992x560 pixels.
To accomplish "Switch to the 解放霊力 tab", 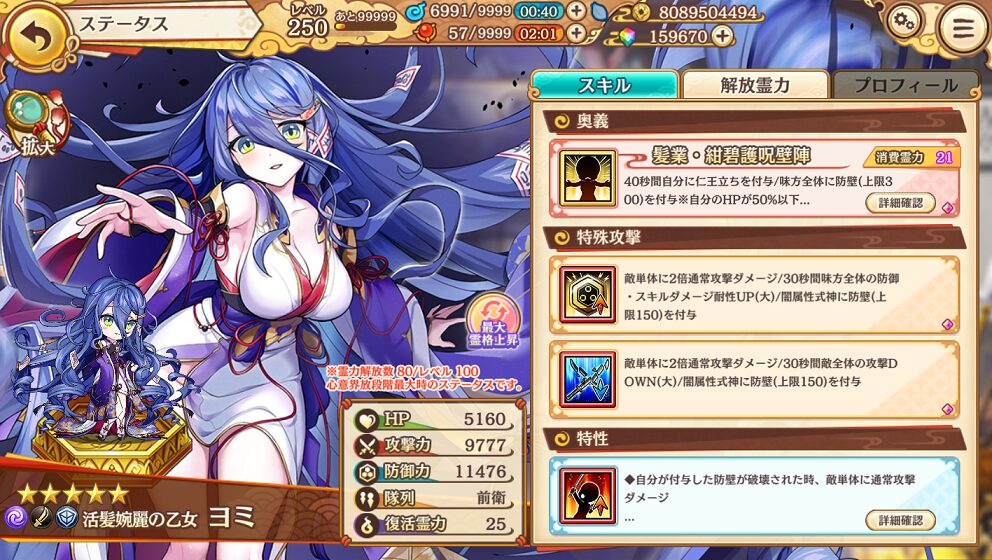I will tap(755, 85).
